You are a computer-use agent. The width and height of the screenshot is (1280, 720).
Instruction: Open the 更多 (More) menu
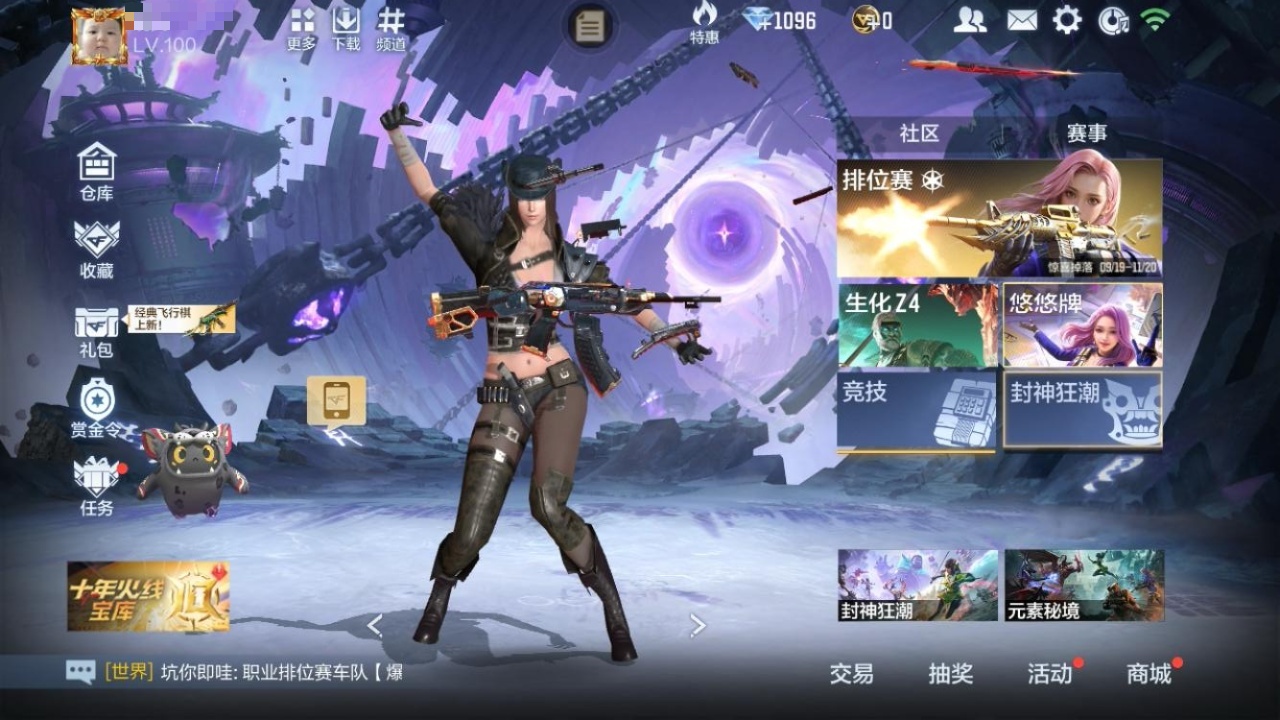click(x=302, y=28)
